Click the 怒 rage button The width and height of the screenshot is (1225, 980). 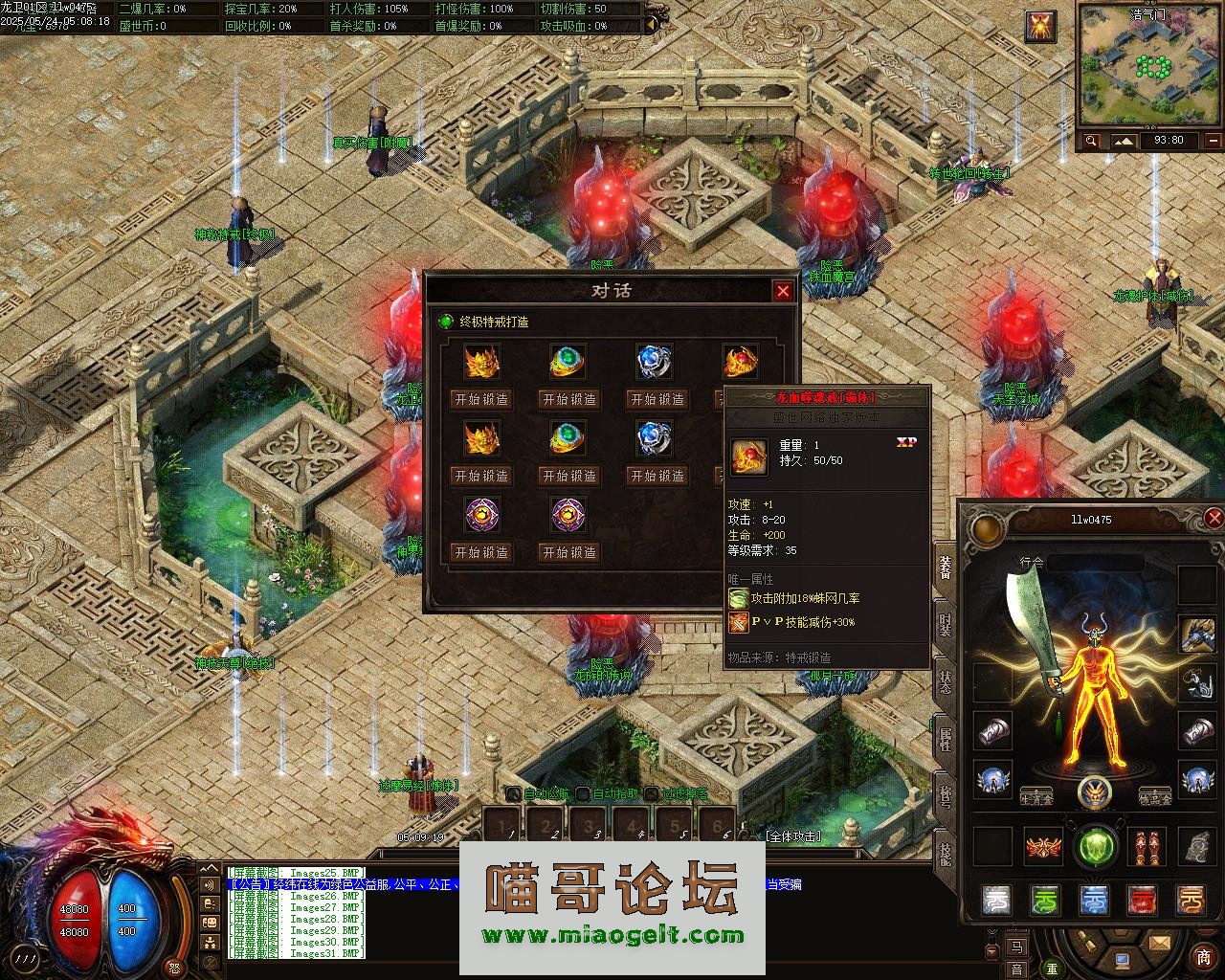174,967
